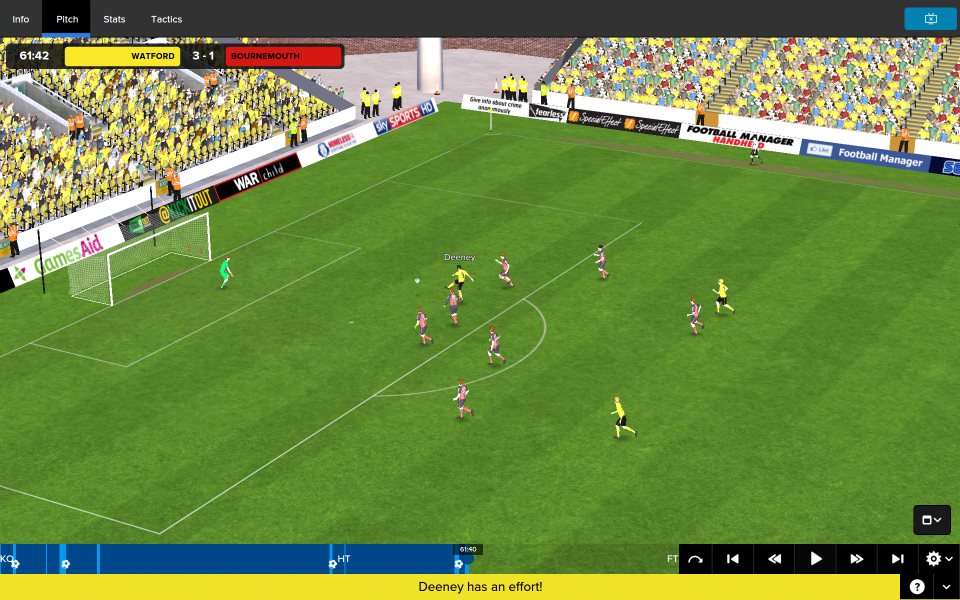Open the camera view dropdown

(931, 520)
